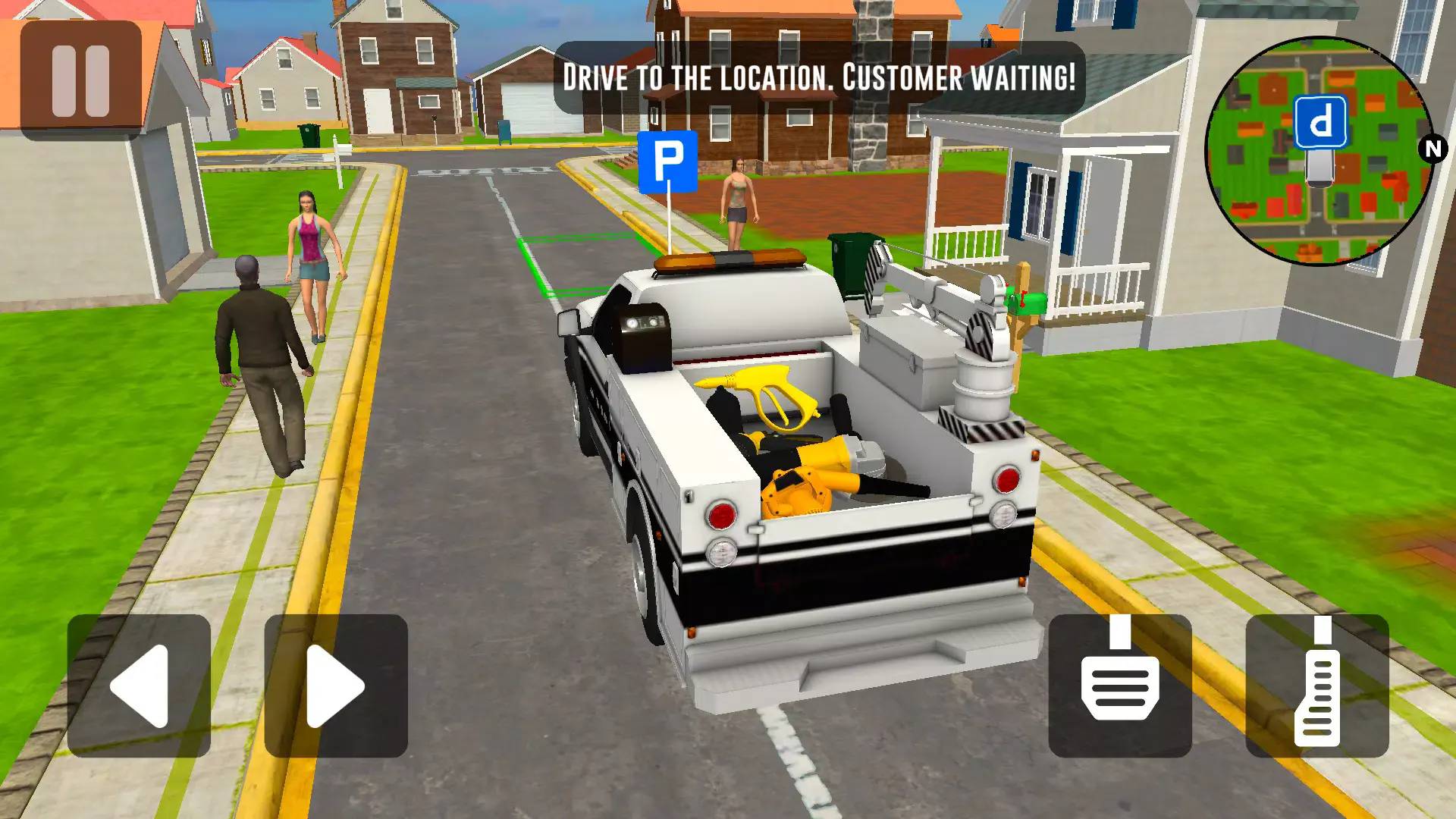This screenshot has width=1456, height=819.
Task: Steer right with the right arrow button
Action: click(336, 686)
